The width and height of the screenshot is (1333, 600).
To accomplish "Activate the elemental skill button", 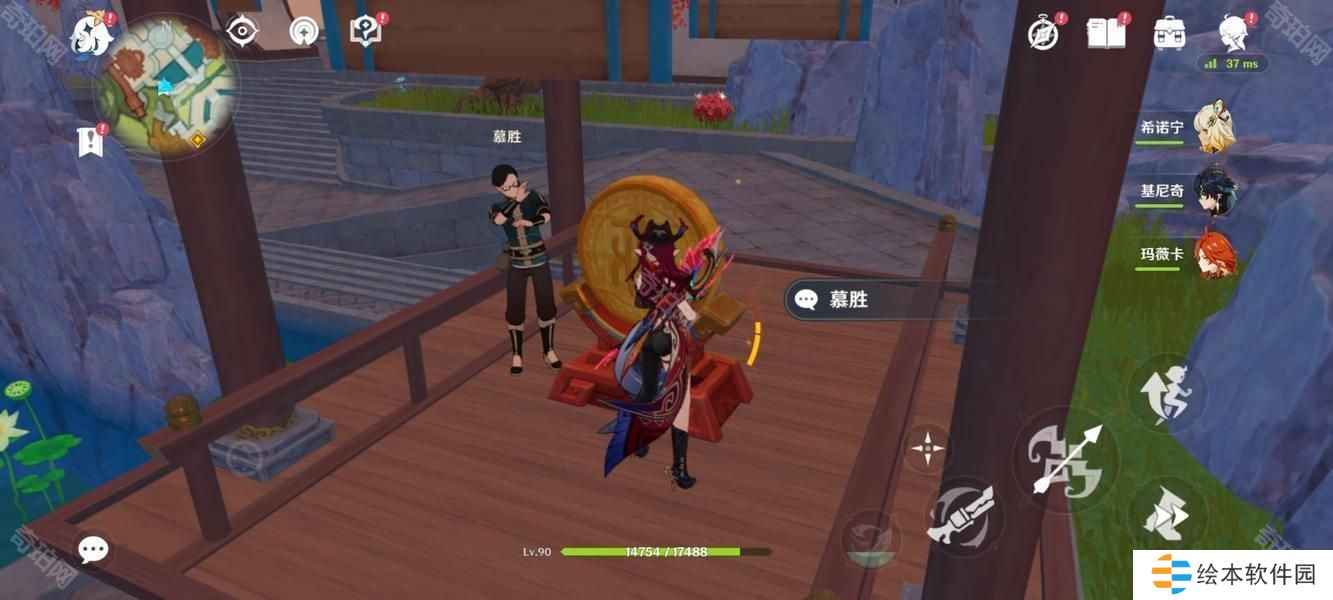I will pyautogui.click(x=959, y=516).
